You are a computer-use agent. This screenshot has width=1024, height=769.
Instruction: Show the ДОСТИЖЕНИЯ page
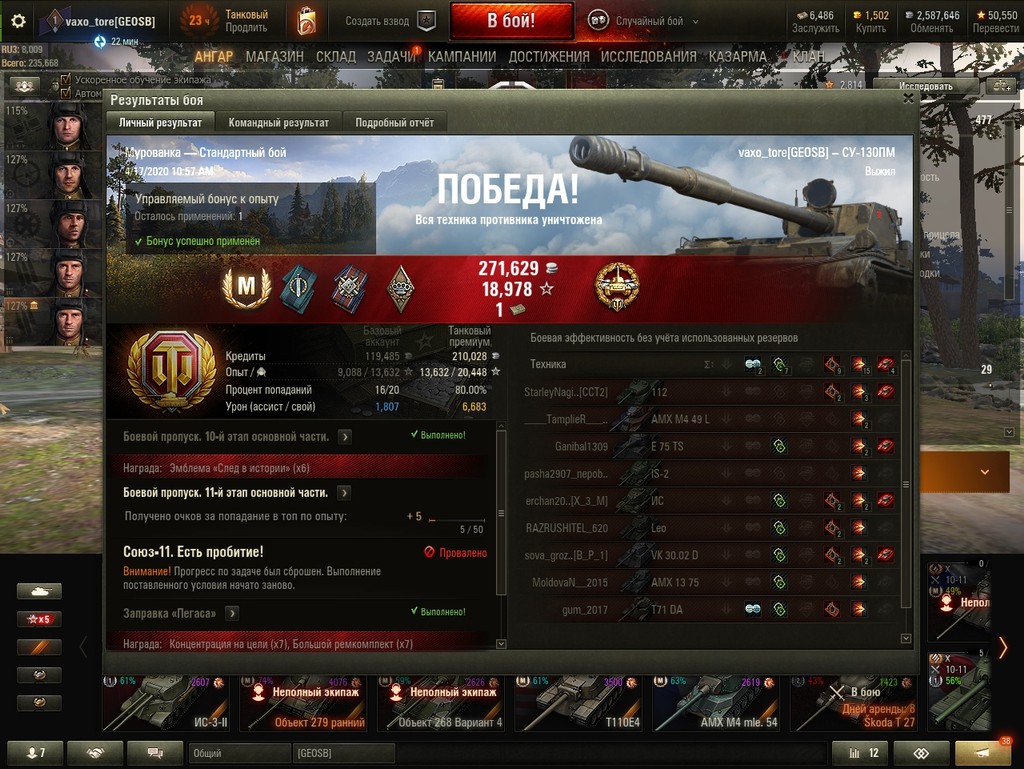point(549,57)
